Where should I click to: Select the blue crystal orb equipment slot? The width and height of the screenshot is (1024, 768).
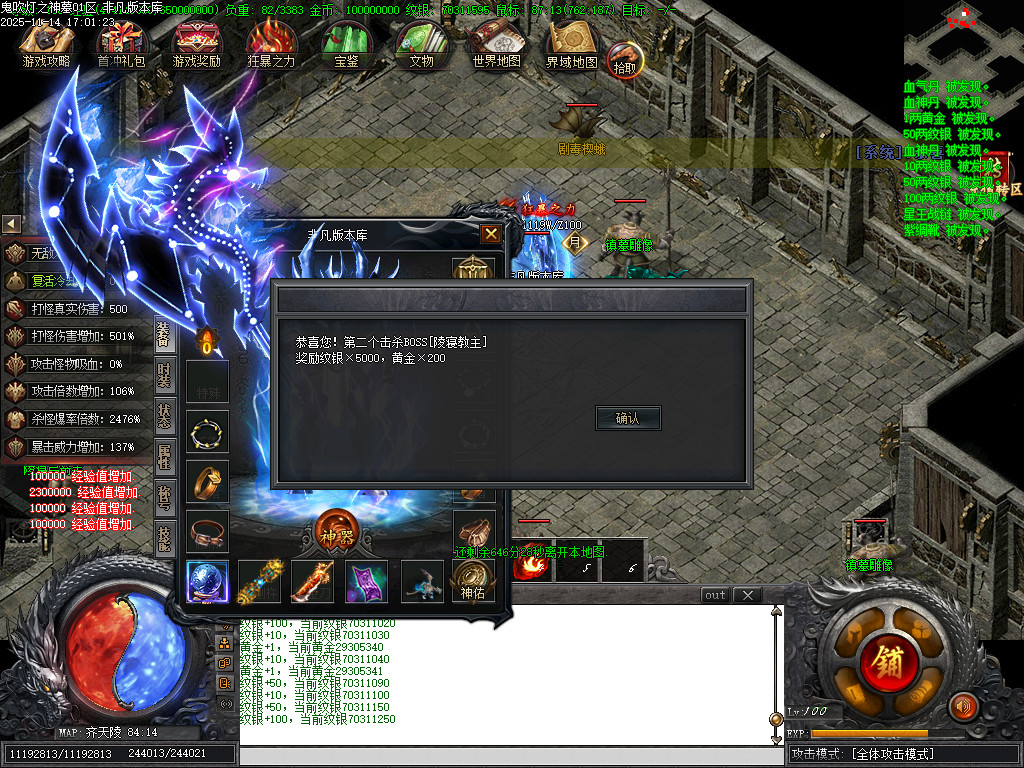tap(207, 581)
